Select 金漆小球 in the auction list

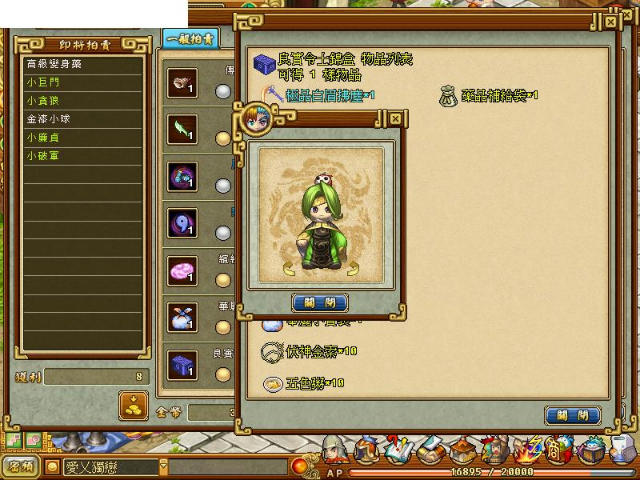48,119
